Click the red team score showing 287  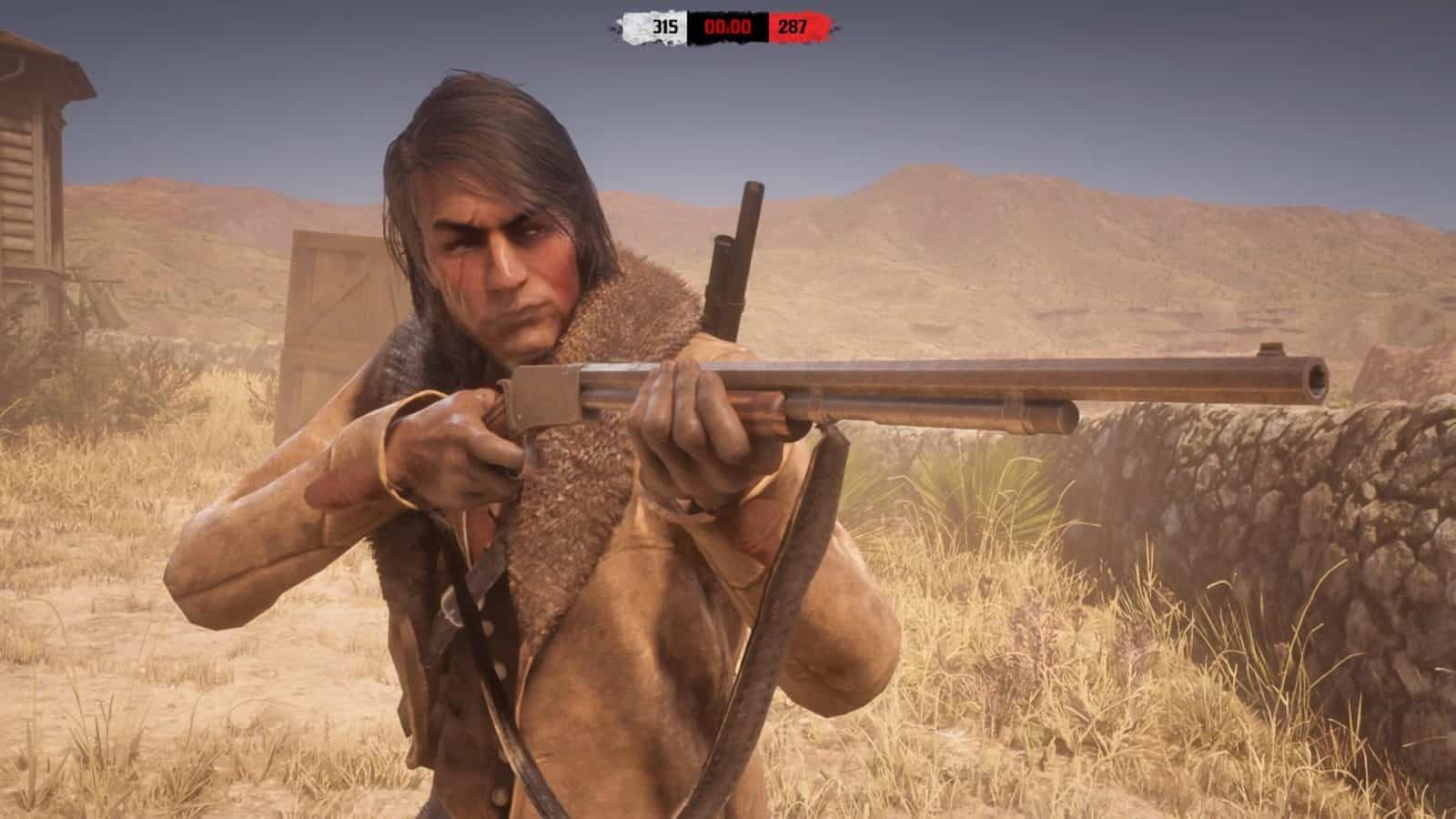[791, 26]
